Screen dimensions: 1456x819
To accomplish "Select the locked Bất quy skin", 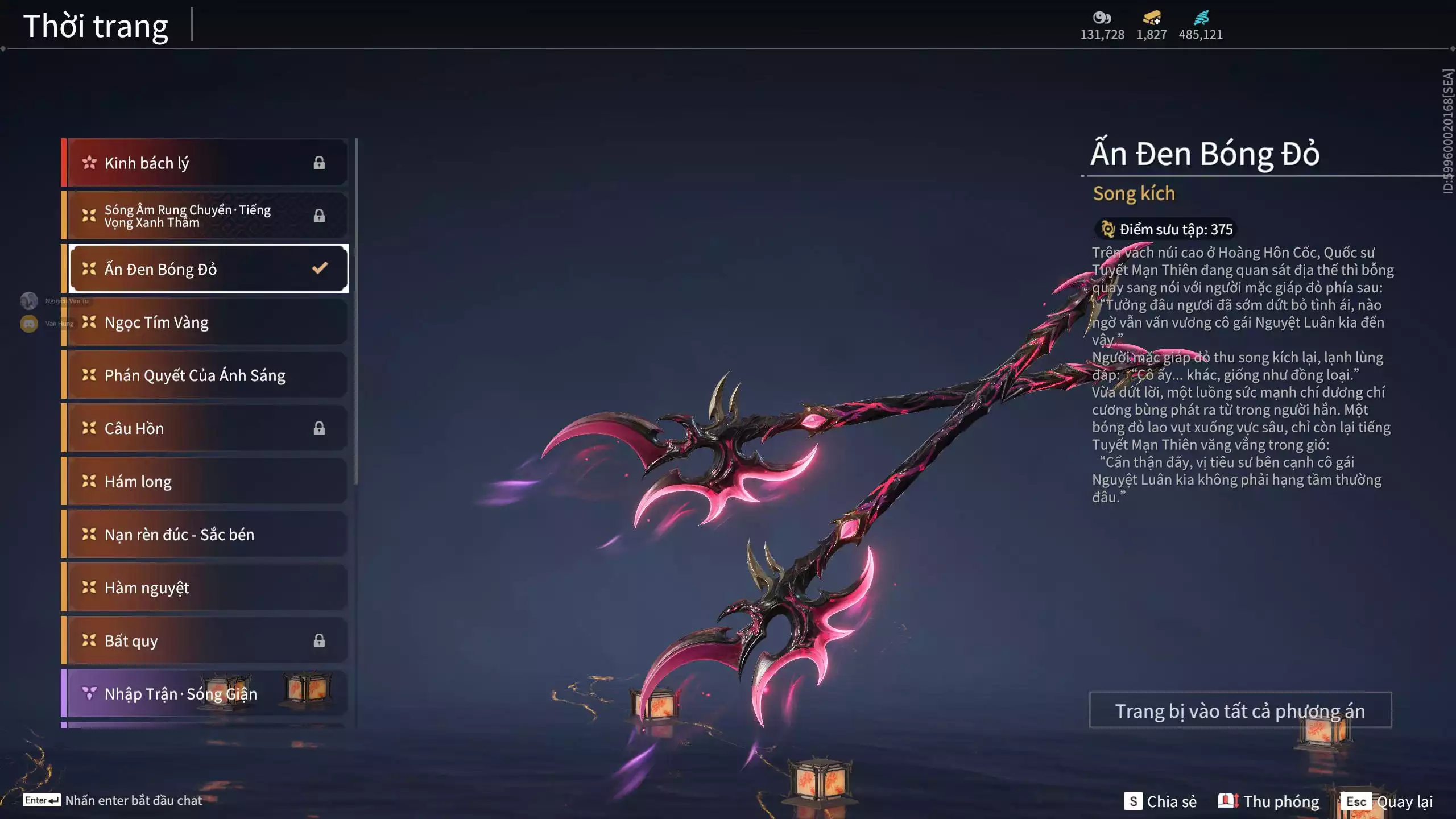I will coord(205,640).
